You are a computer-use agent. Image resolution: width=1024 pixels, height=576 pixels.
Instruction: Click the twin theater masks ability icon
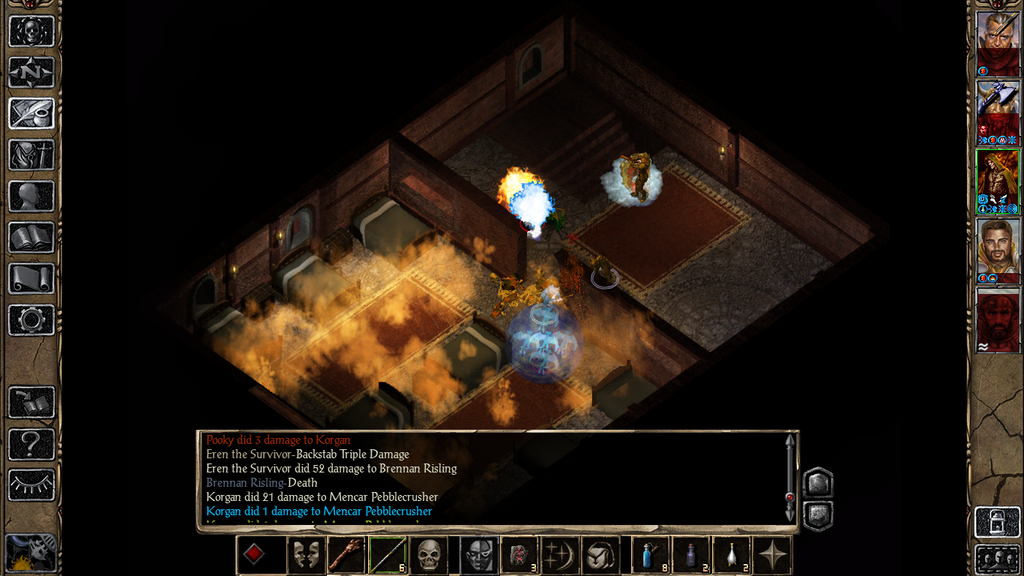[306, 555]
